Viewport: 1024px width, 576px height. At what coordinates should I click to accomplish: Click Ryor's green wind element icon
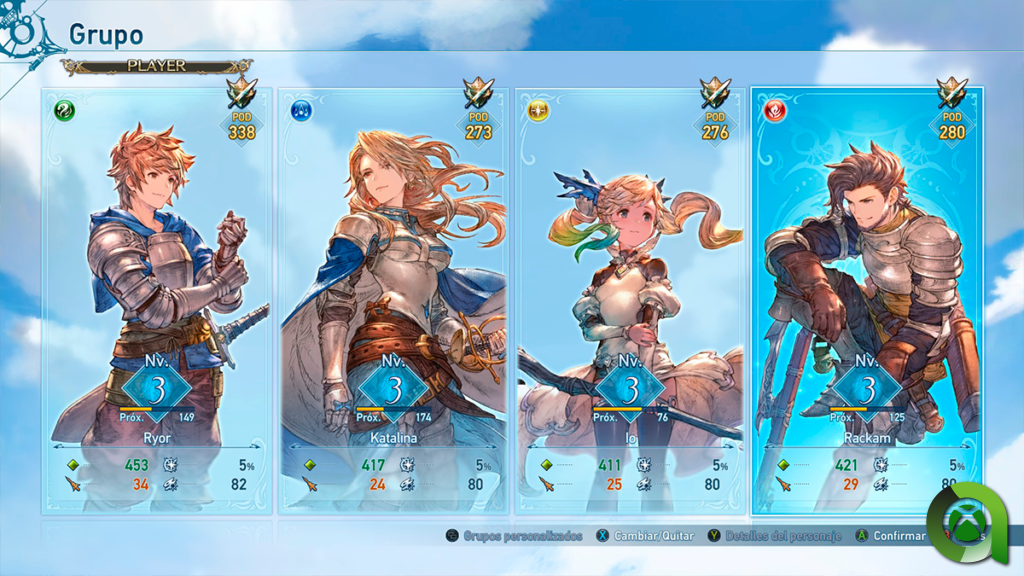(65, 111)
